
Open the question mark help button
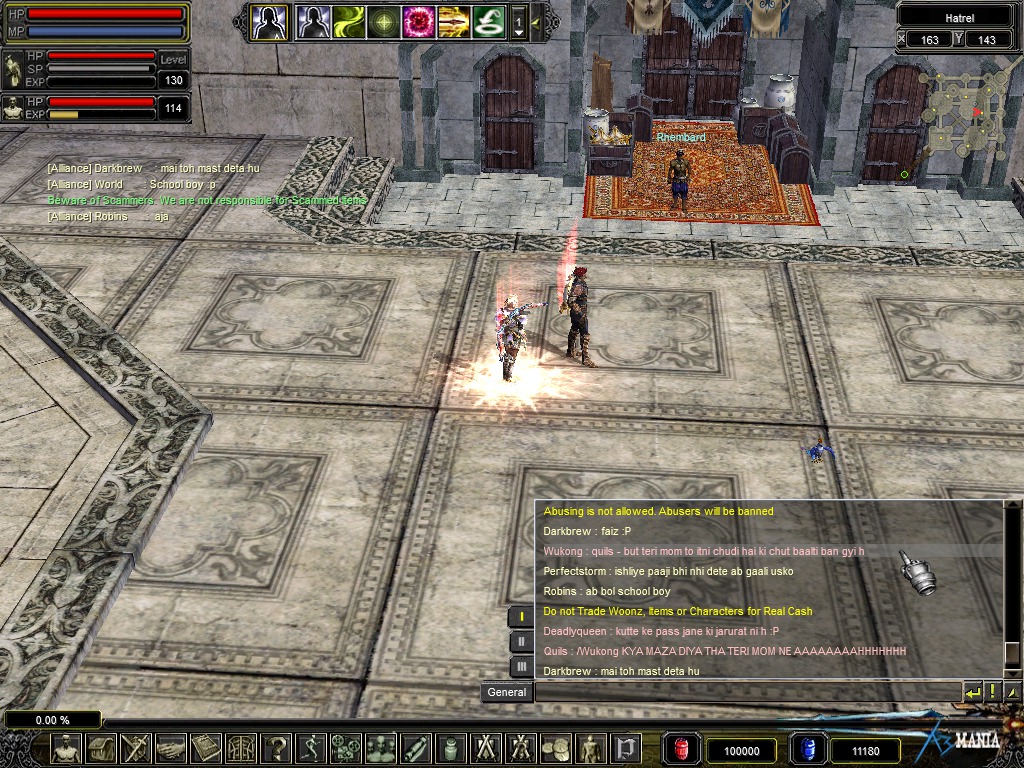click(x=277, y=748)
